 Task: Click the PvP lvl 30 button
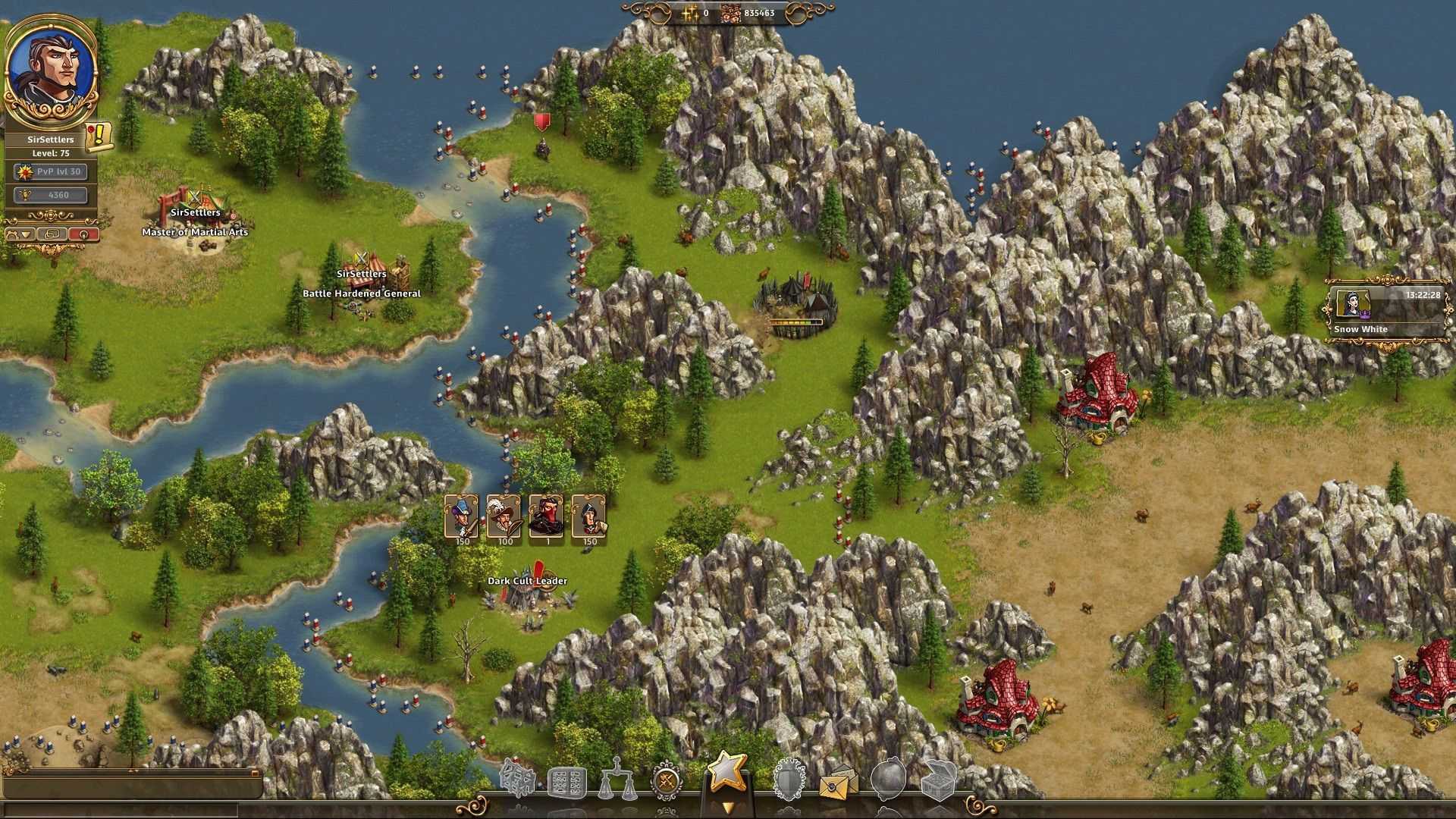[x=51, y=172]
